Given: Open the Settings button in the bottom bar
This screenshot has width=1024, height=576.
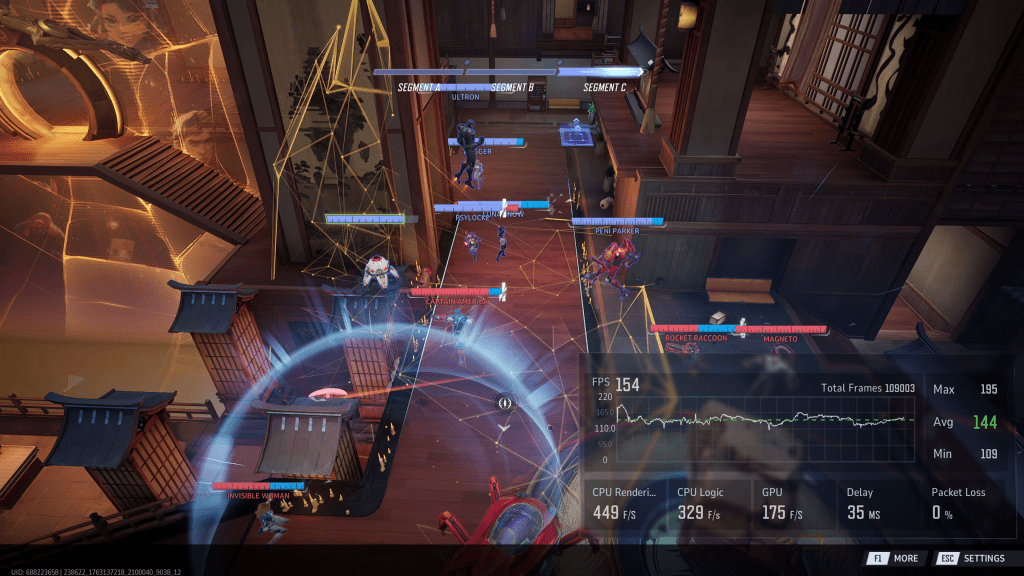Looking at the screenshot, I should tap(972, 558).
